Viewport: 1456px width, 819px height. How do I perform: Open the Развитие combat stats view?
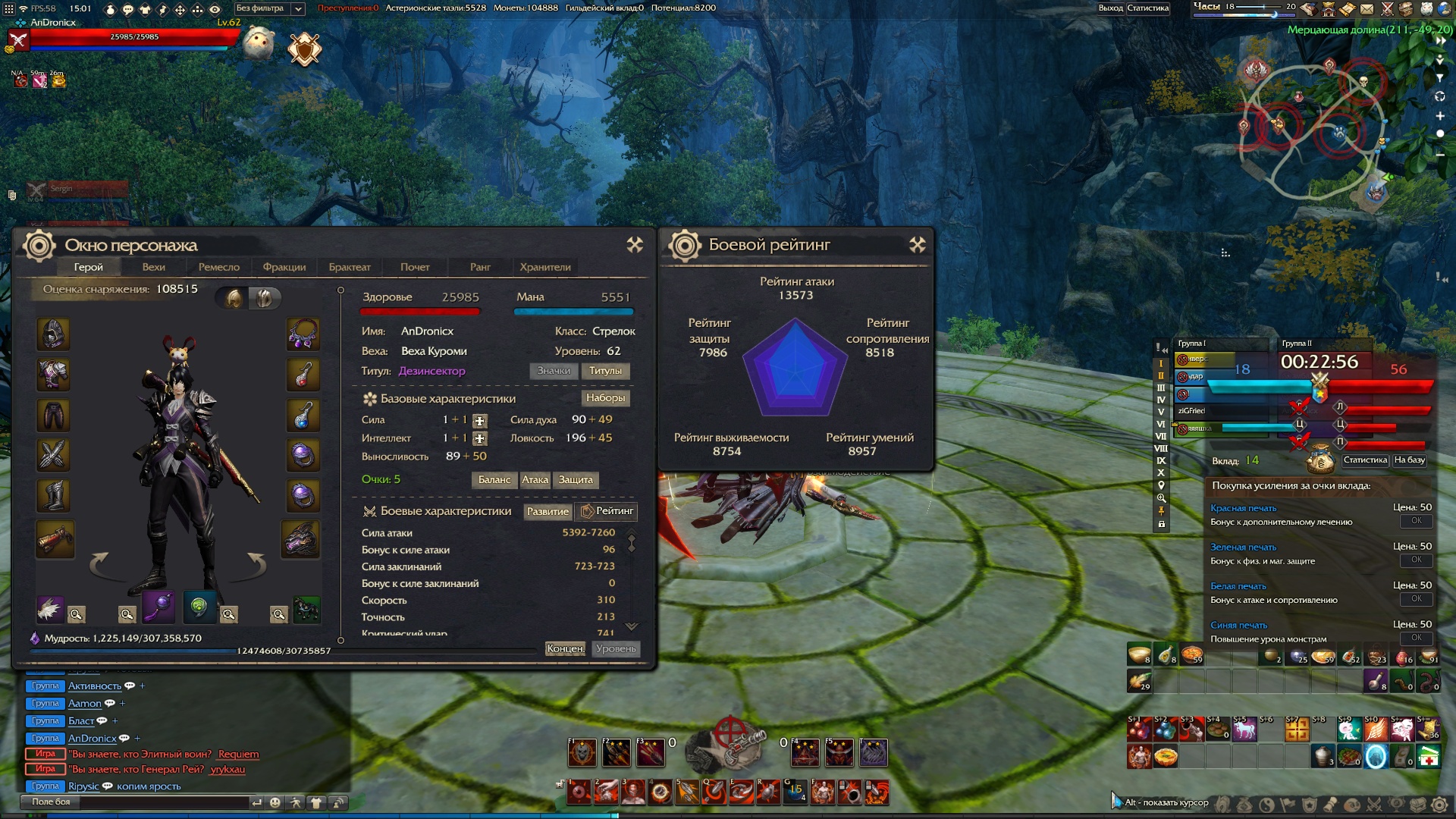[x=548, y=512]
